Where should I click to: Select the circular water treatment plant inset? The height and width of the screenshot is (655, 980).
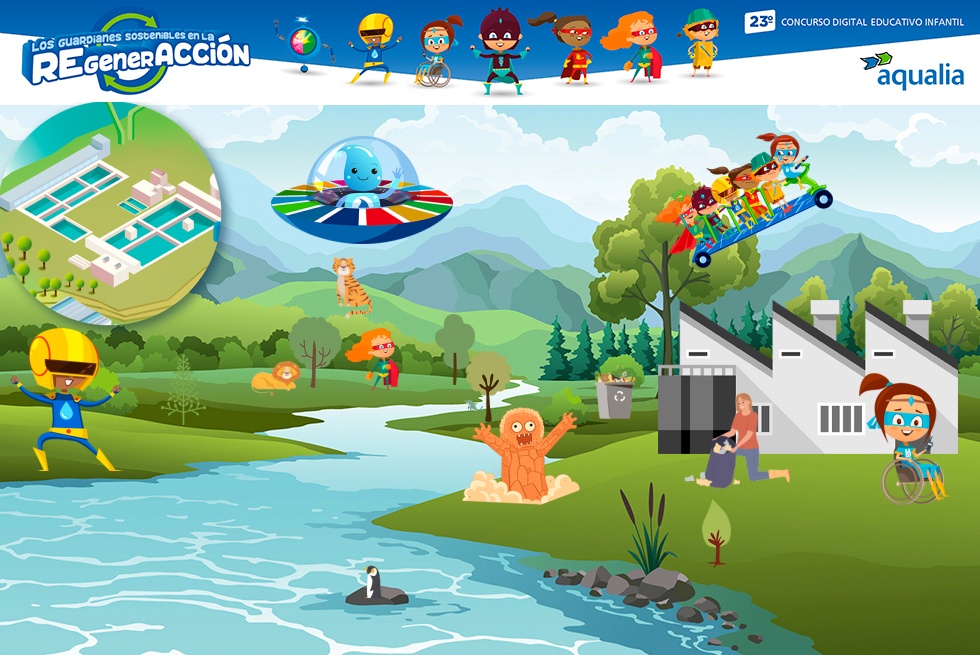click(108, 212)
